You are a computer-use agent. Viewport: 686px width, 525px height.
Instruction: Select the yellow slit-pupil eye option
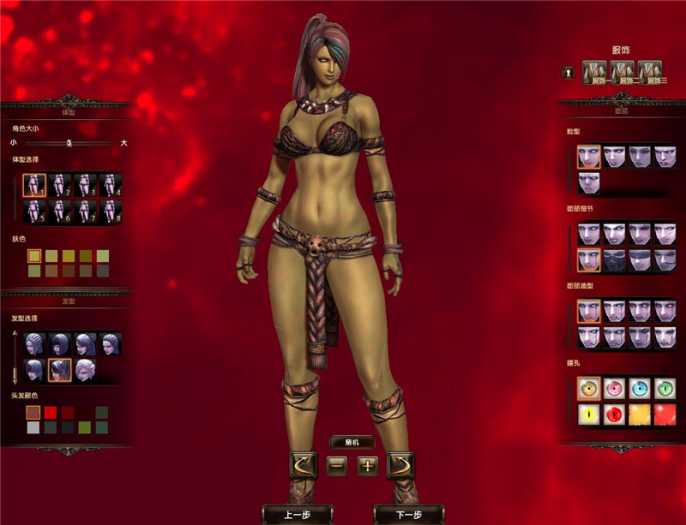click(588, 413)
